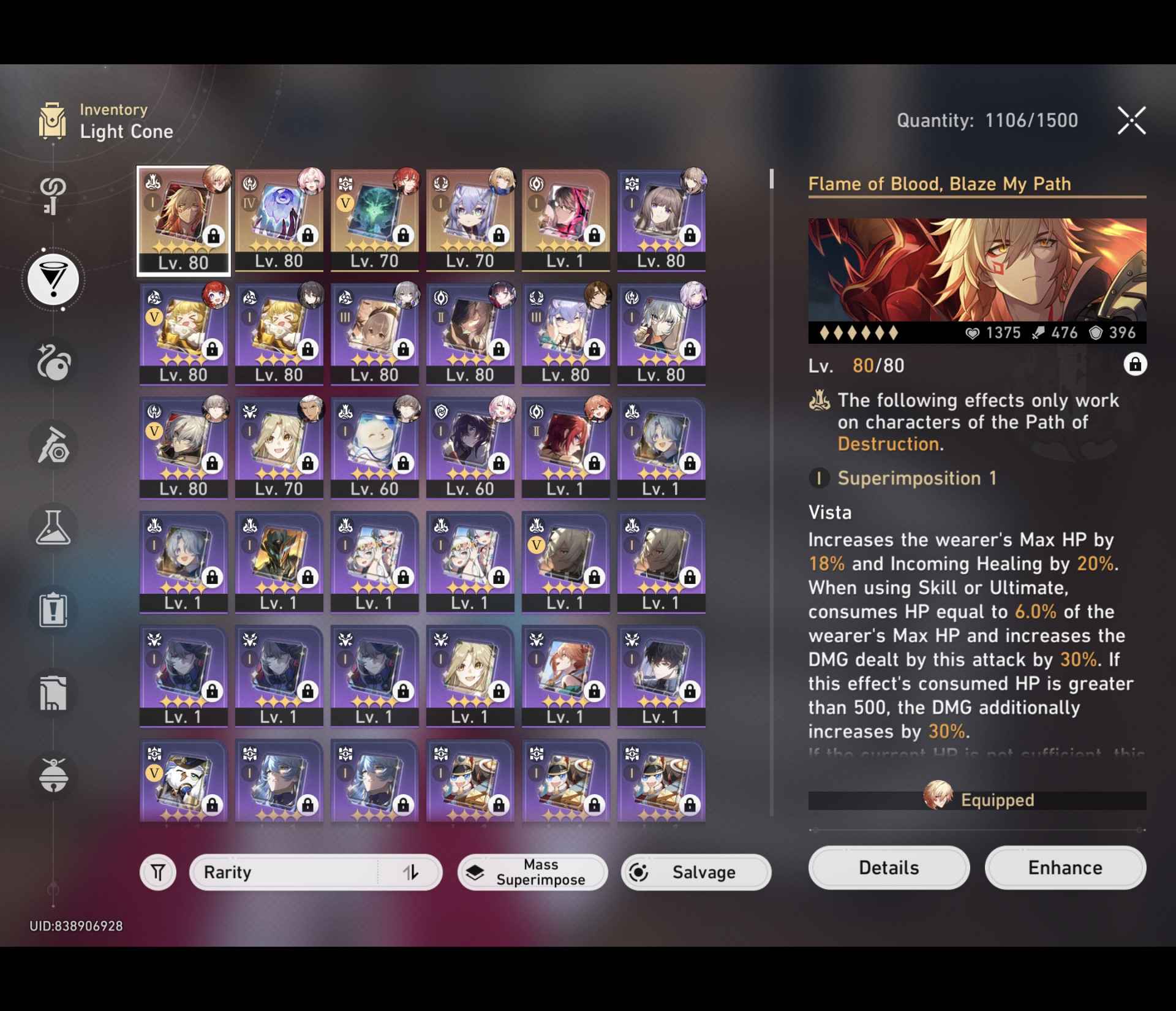
Task: Select the Mission Items clipboard icon
Action: click(54, 610)
